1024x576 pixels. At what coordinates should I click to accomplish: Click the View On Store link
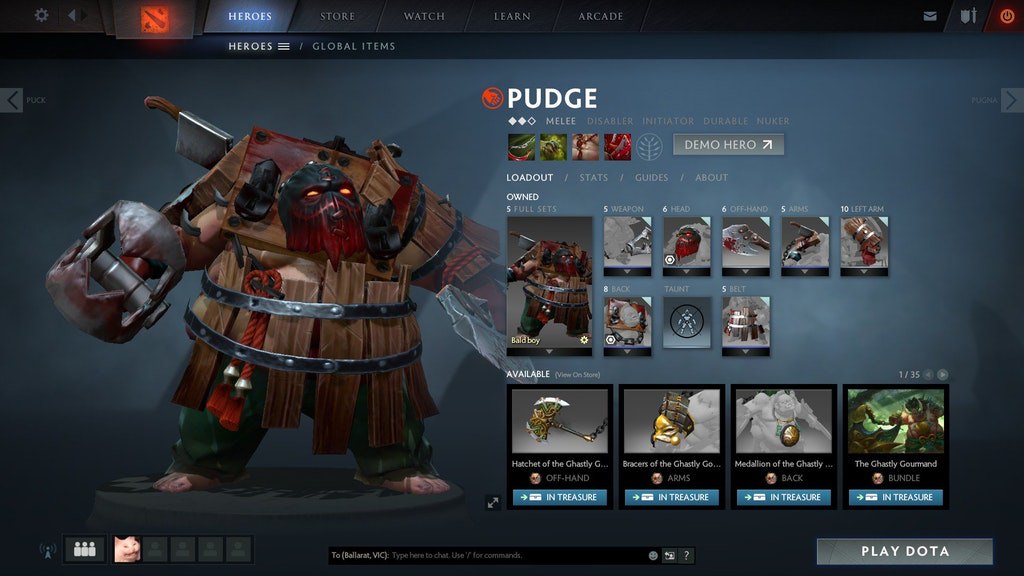[x=578, y=375]
